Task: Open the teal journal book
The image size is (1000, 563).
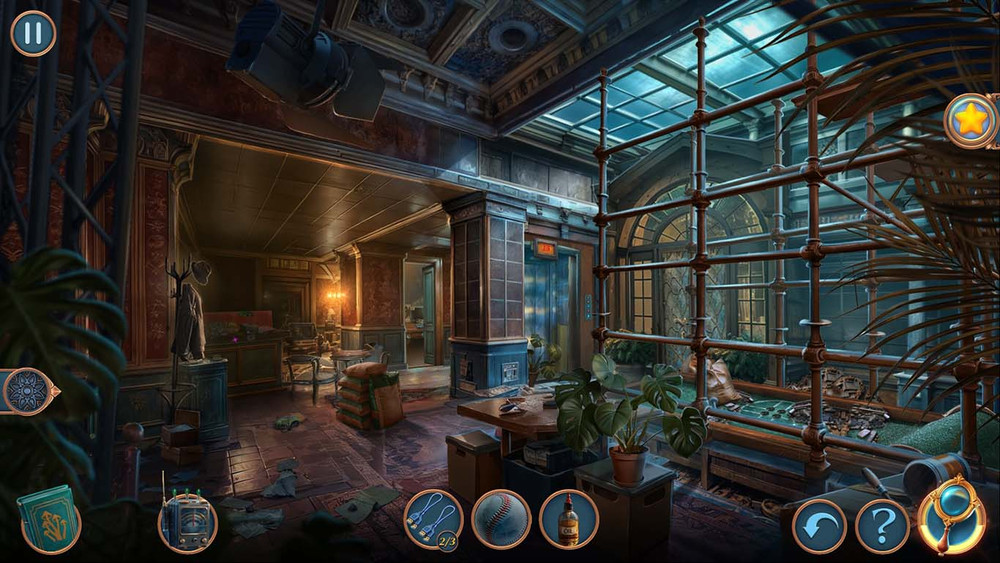Action: (47, 518)
